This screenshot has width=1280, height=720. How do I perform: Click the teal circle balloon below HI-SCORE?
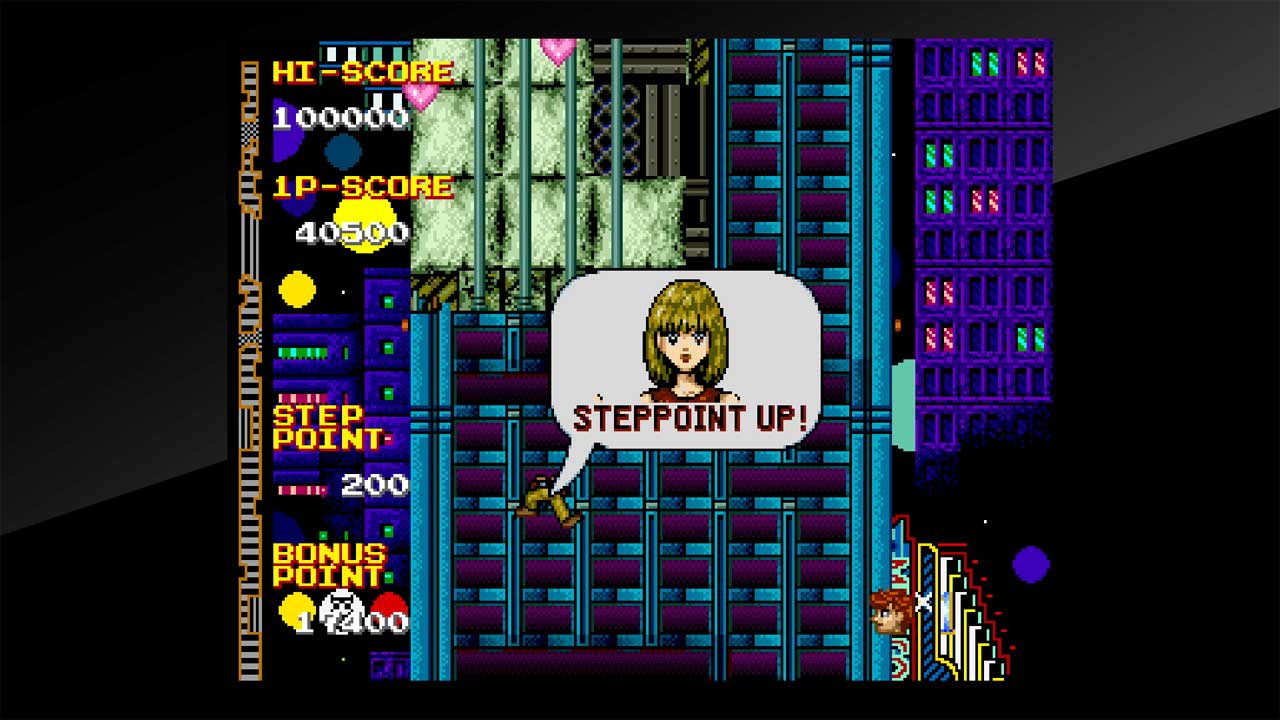345,153
